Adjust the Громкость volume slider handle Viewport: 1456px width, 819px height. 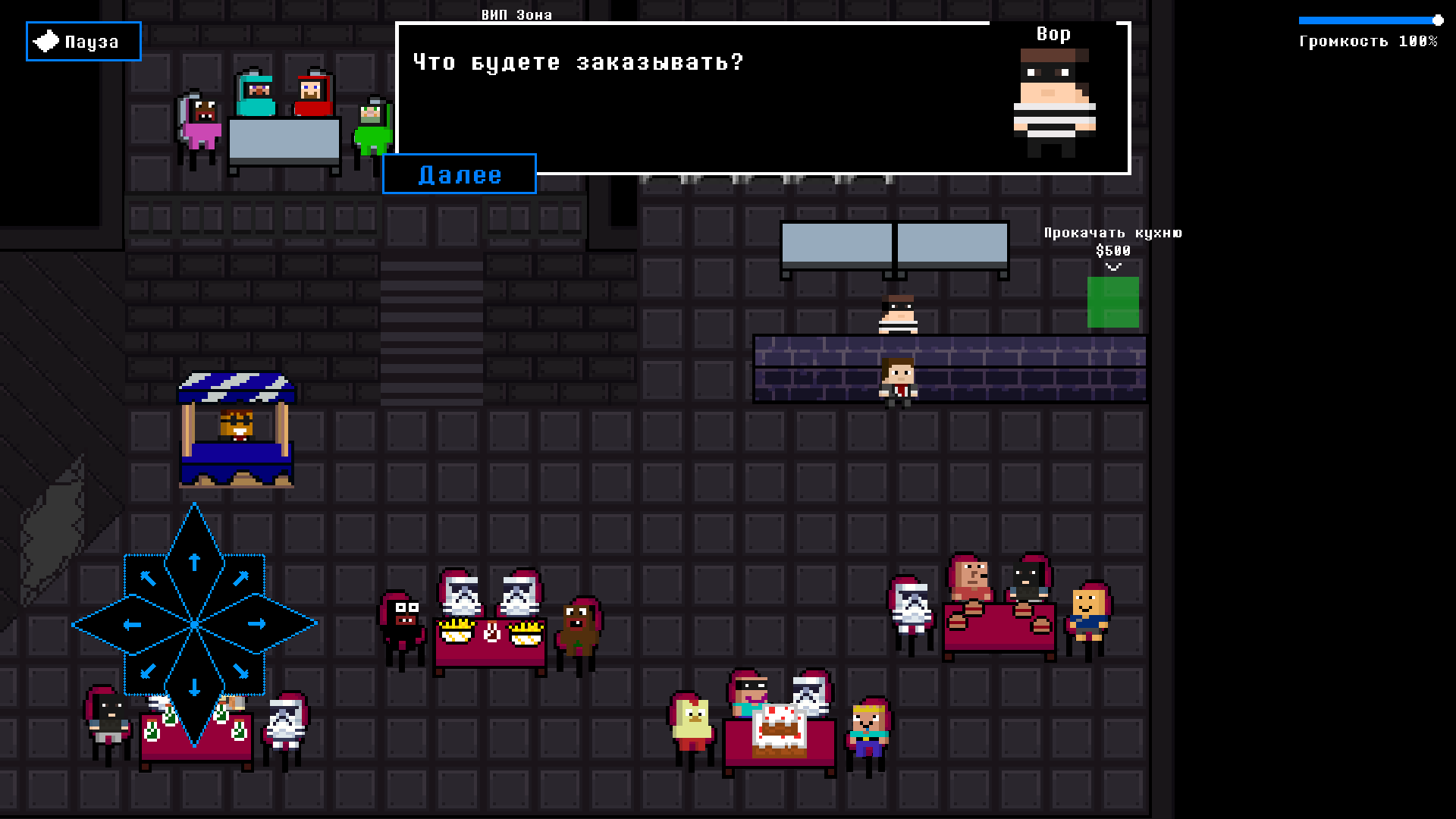(x=1440, y=20)
